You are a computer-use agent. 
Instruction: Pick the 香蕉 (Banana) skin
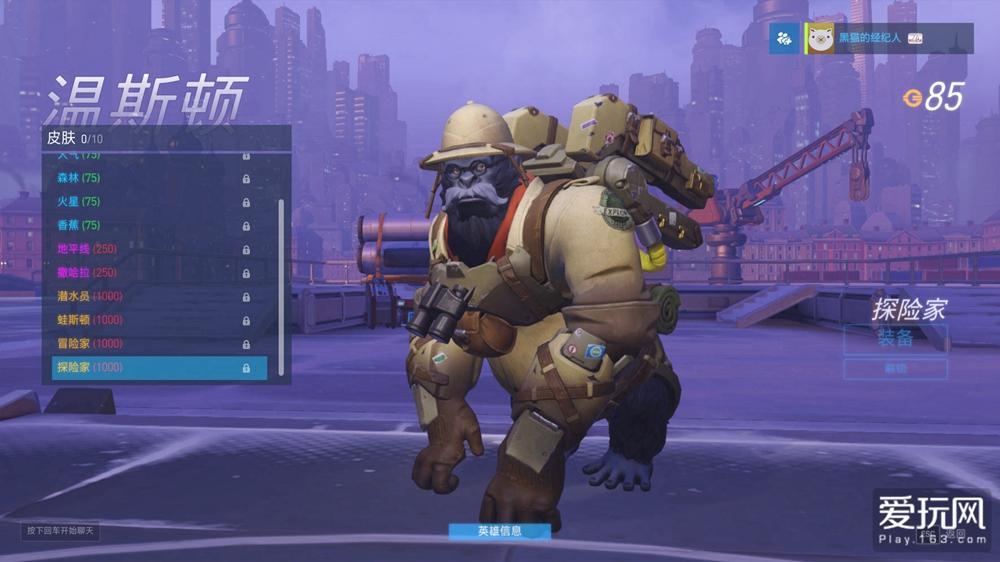(150, 225)
